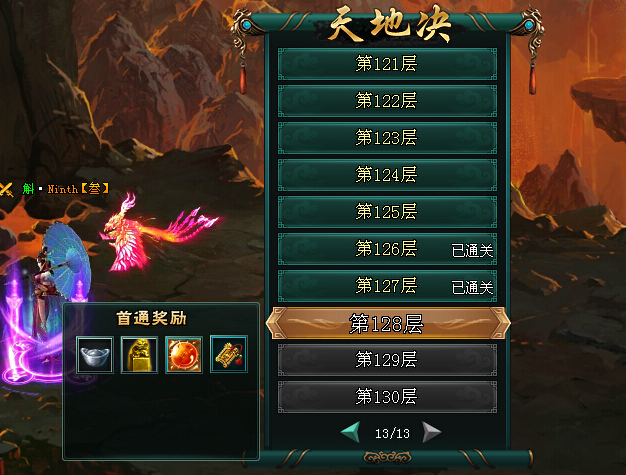Select the highlighted 第128层 floor
The image size is (626, 475).
(x=387, y=323)
